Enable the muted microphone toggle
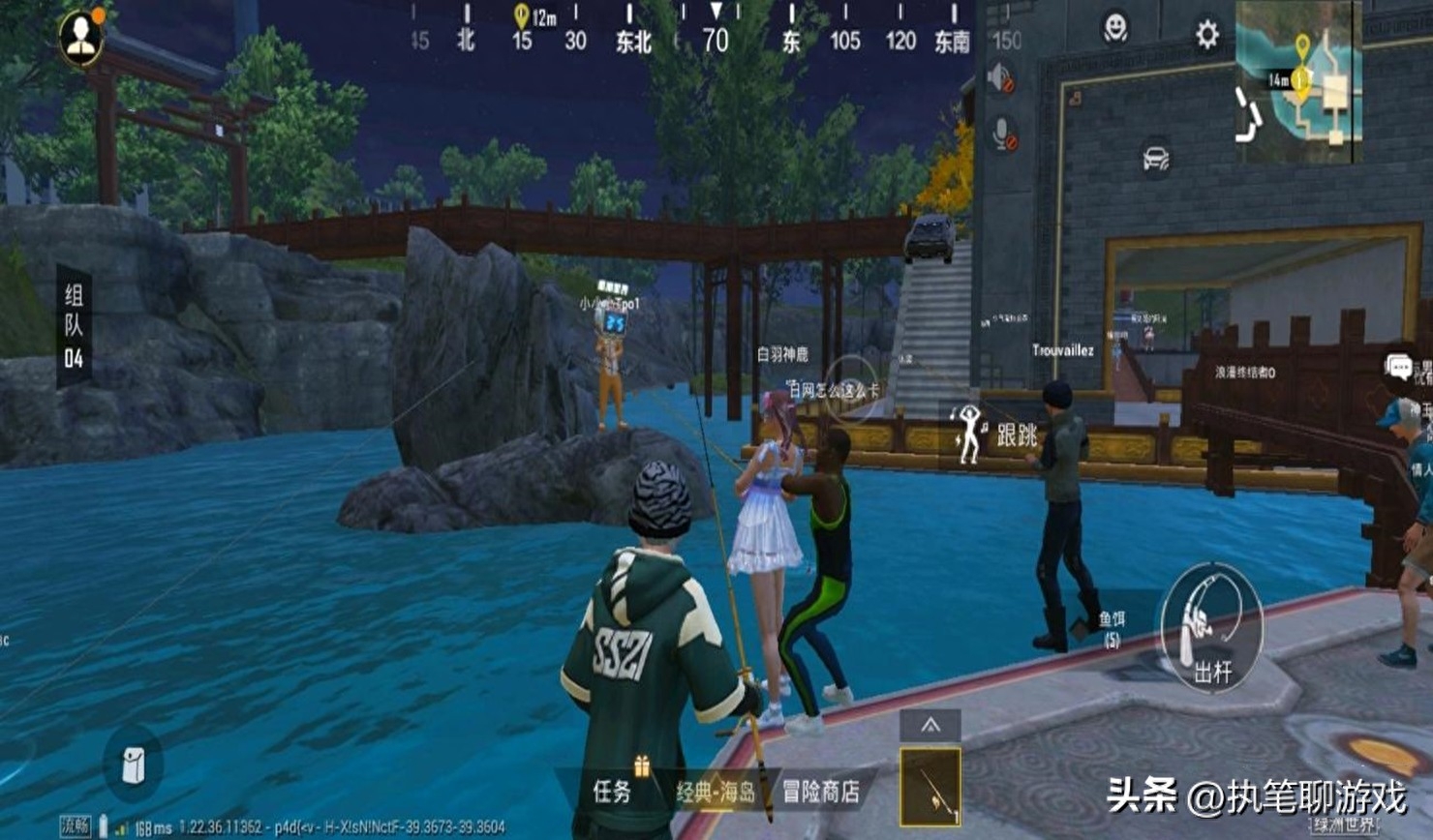Image resolution: width=1433 pixels, height=840 pixels. pyautogui.click(x=1003, y=129)
